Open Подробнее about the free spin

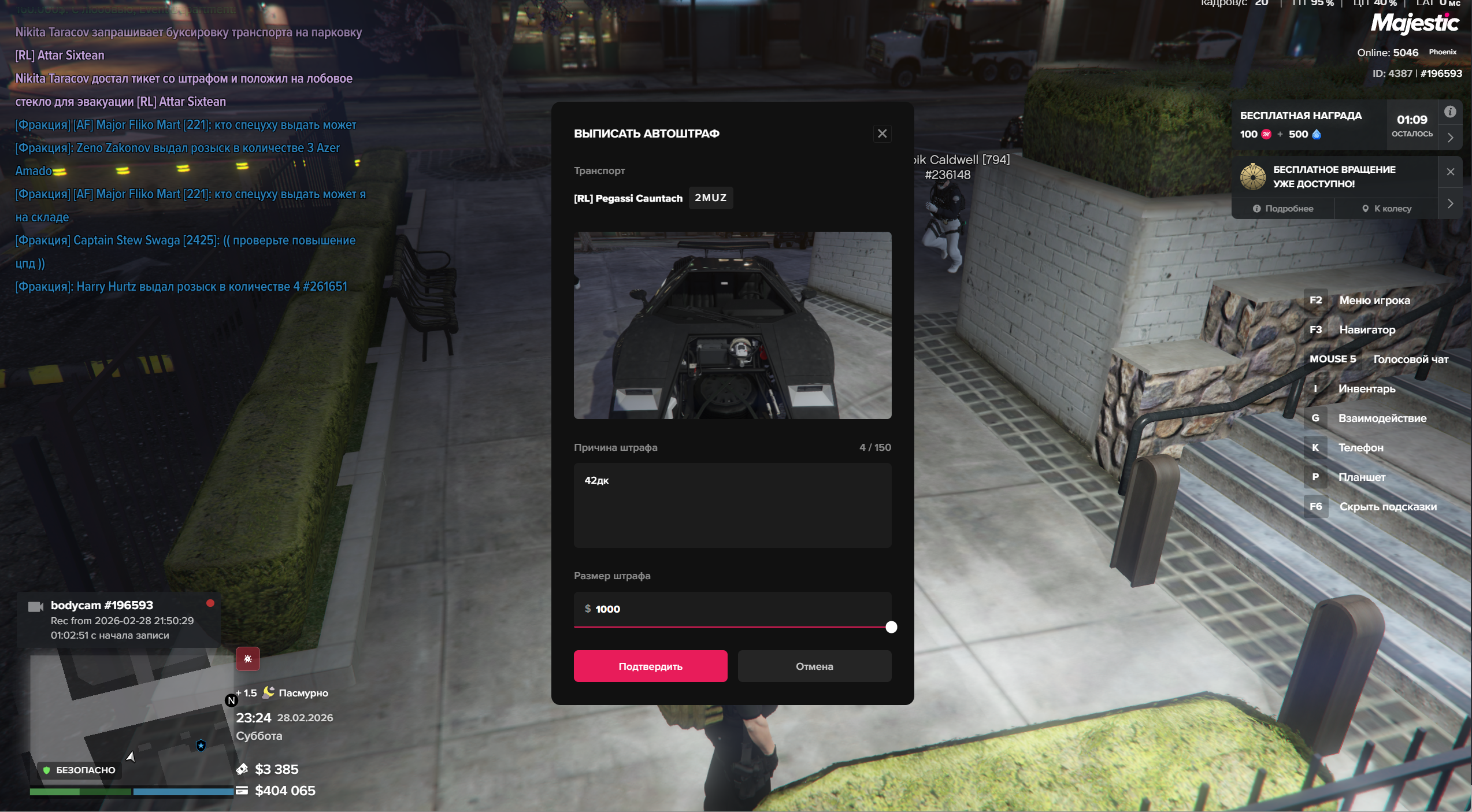[1283, 209]
